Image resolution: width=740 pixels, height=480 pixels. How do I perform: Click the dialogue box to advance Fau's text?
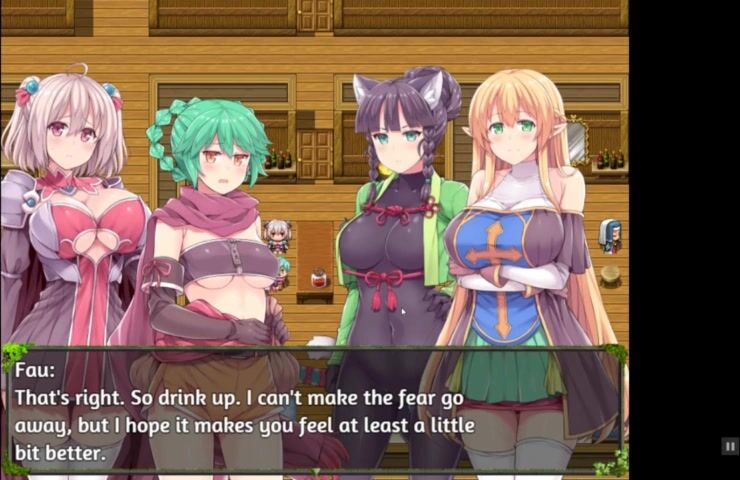pyautogui.click(x=314, y=410)
